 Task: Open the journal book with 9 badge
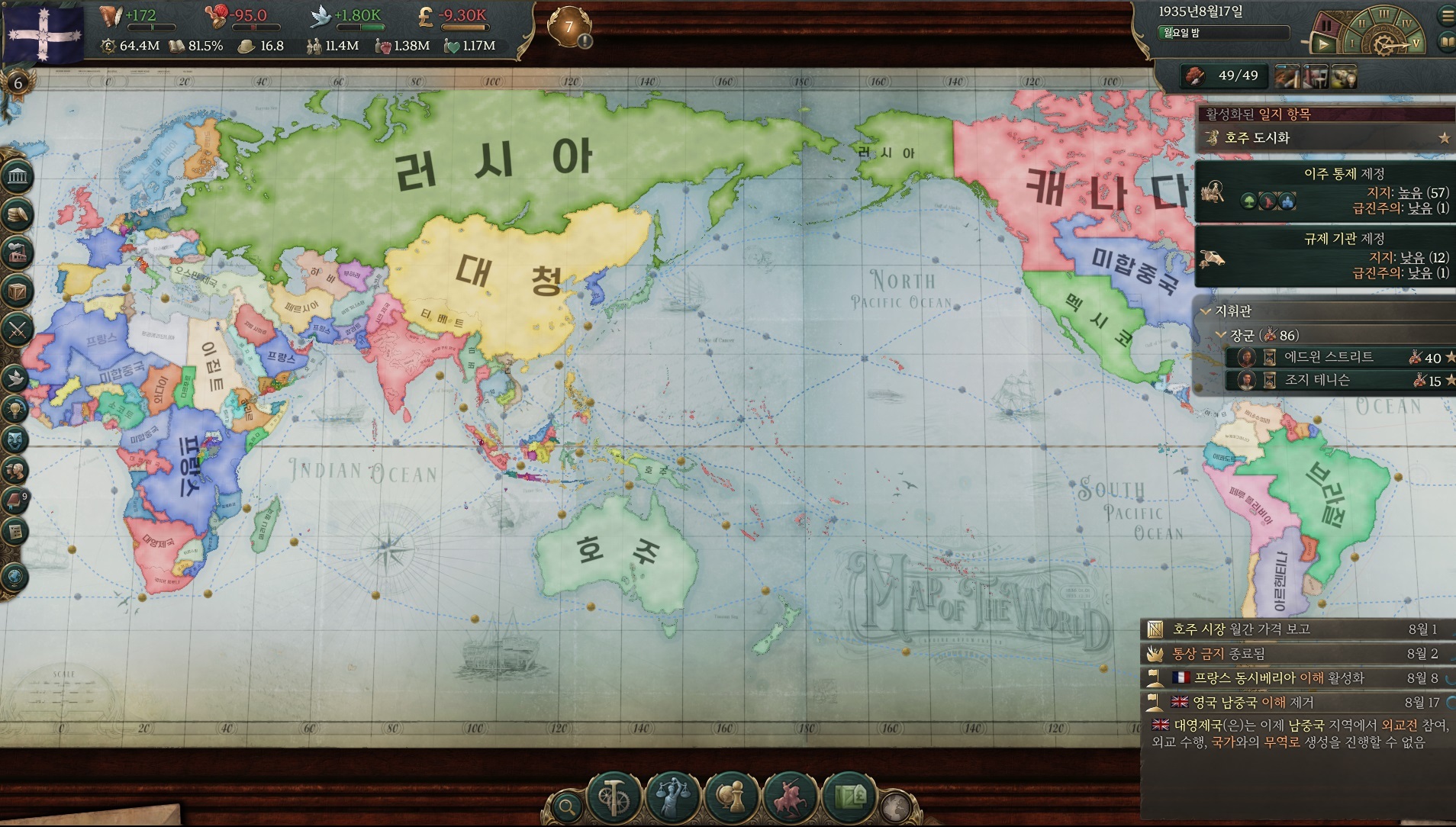pos(15,500)
